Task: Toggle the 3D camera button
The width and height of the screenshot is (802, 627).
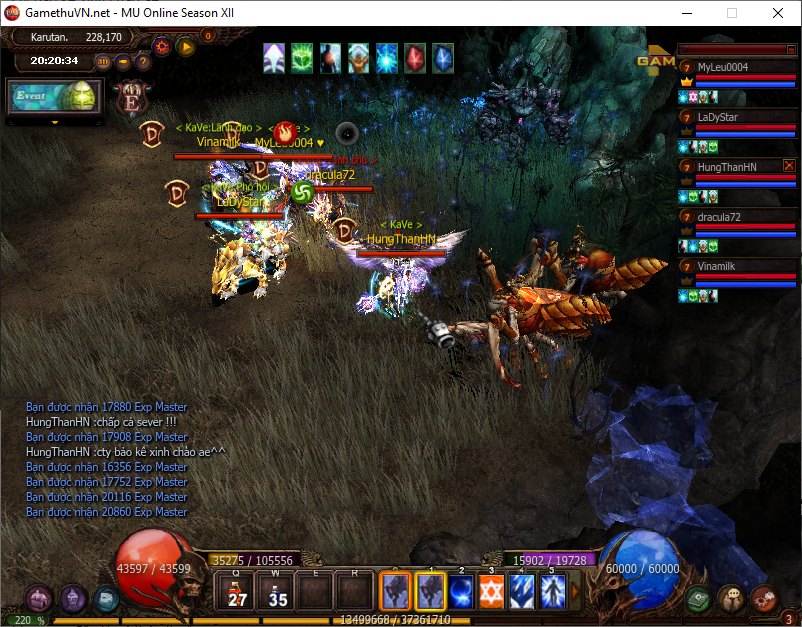Action: tap(104, 61)
